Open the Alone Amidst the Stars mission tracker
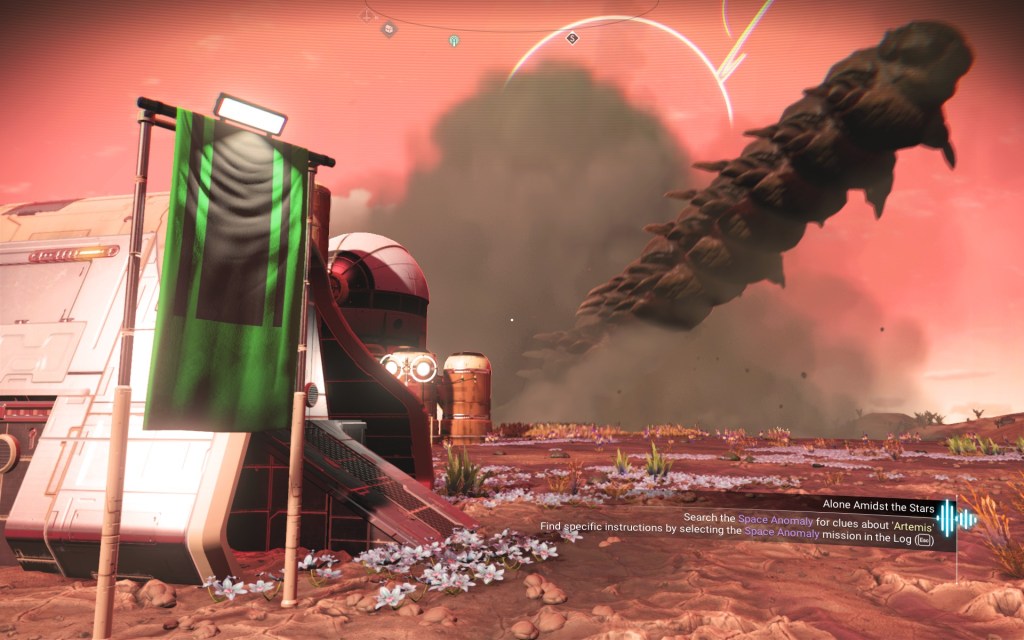 (x=878, y=504)
